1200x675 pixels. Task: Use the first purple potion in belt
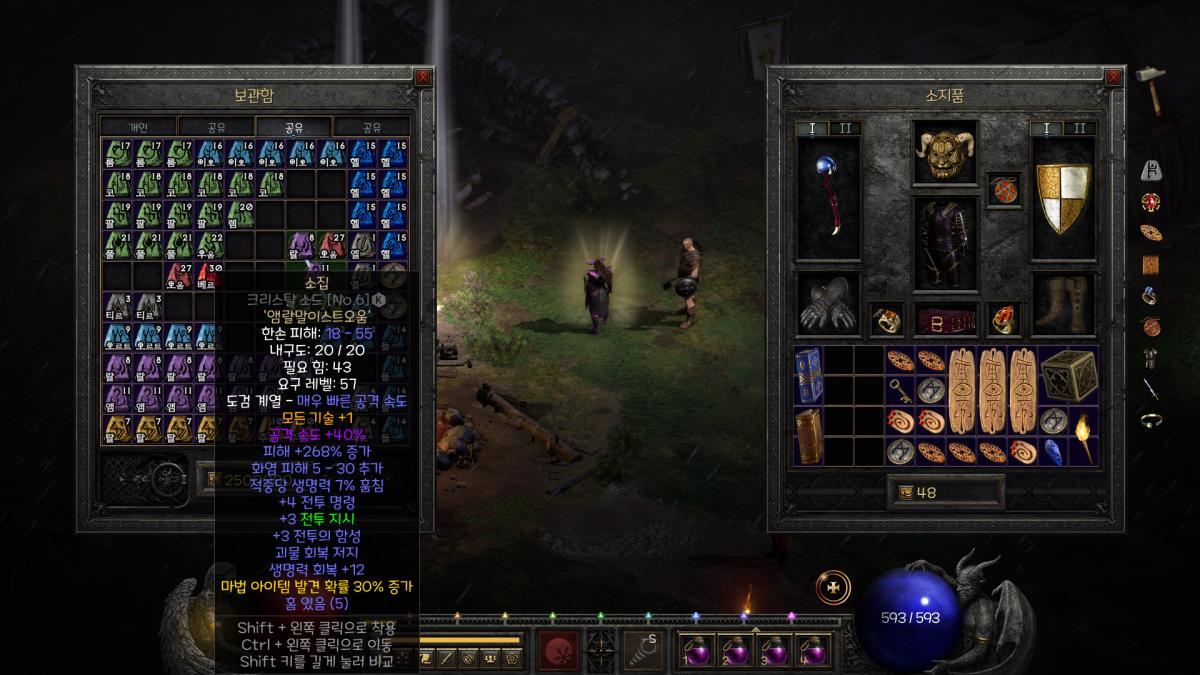[x=698, y=650]
